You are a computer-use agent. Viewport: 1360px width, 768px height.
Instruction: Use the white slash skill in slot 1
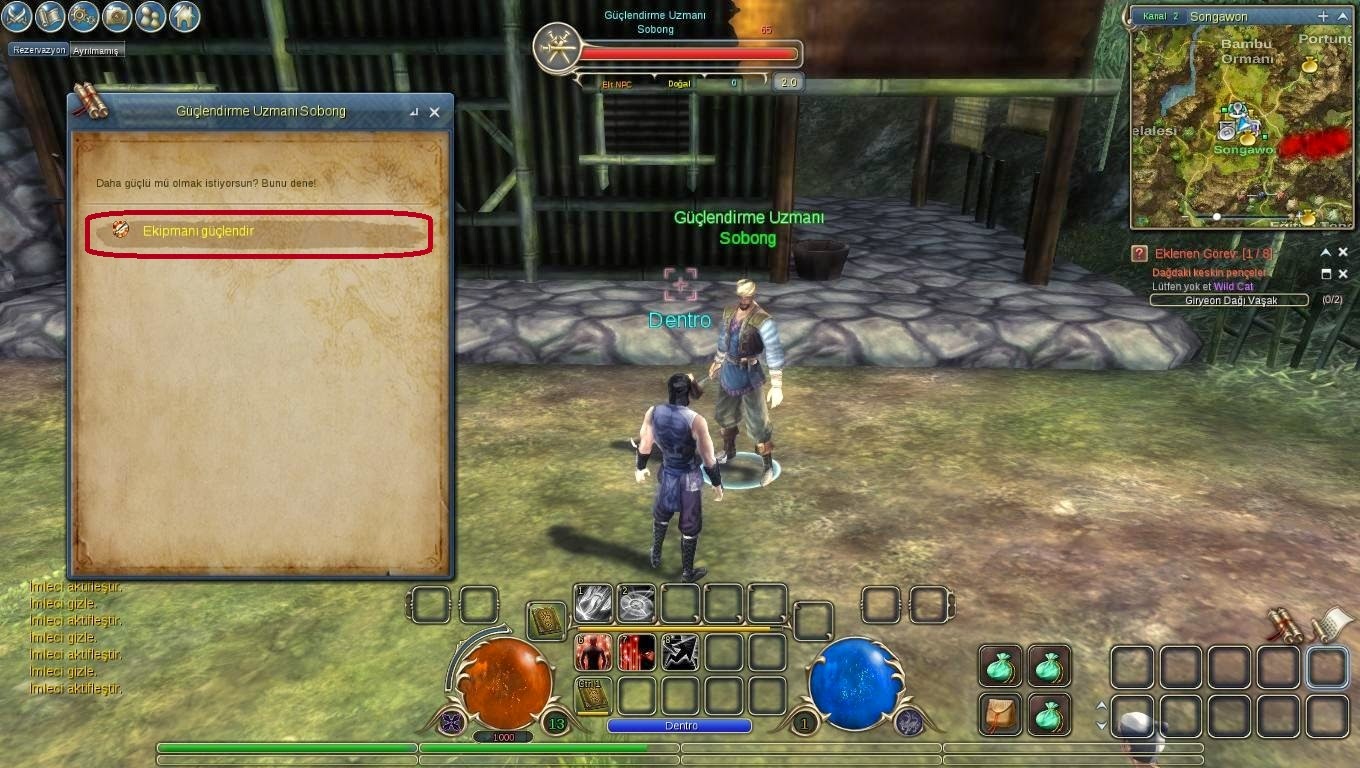coord(593,604)
